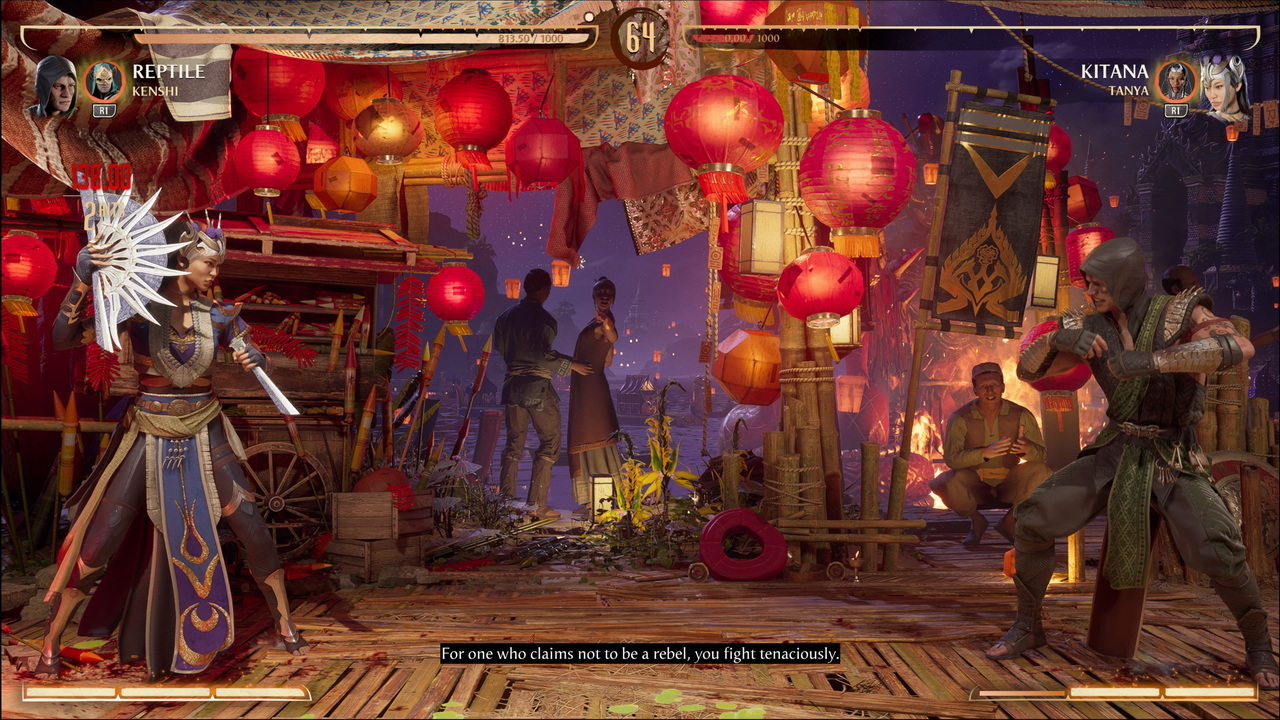Select Reptile's hooded fighter portrait
This screenshot has height=720, width=1280.
[x=57, y=87]
